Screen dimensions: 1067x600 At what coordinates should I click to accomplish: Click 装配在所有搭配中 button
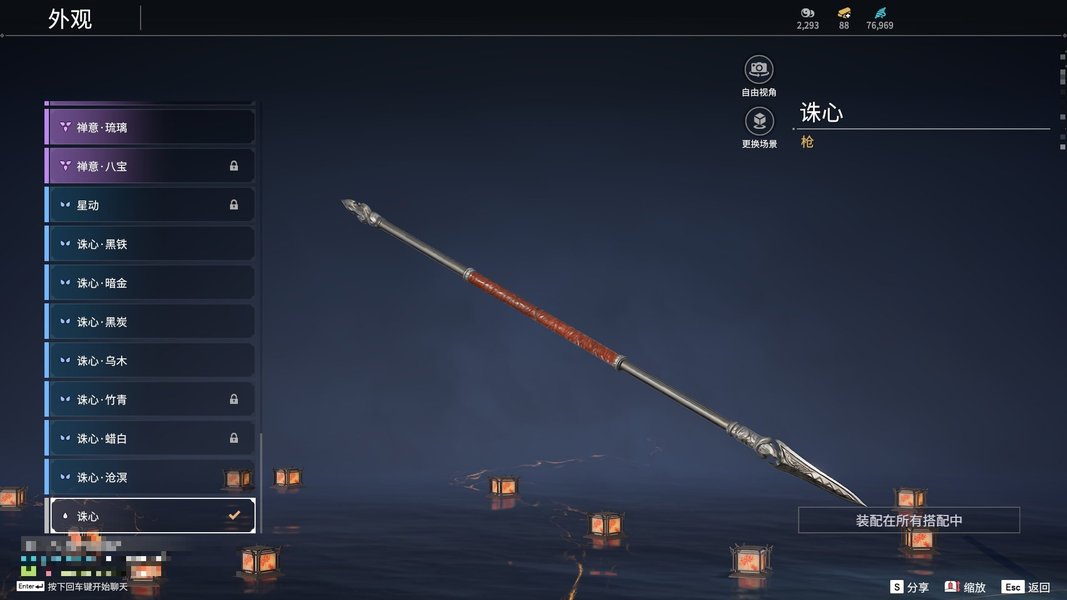tap(908, 520)
